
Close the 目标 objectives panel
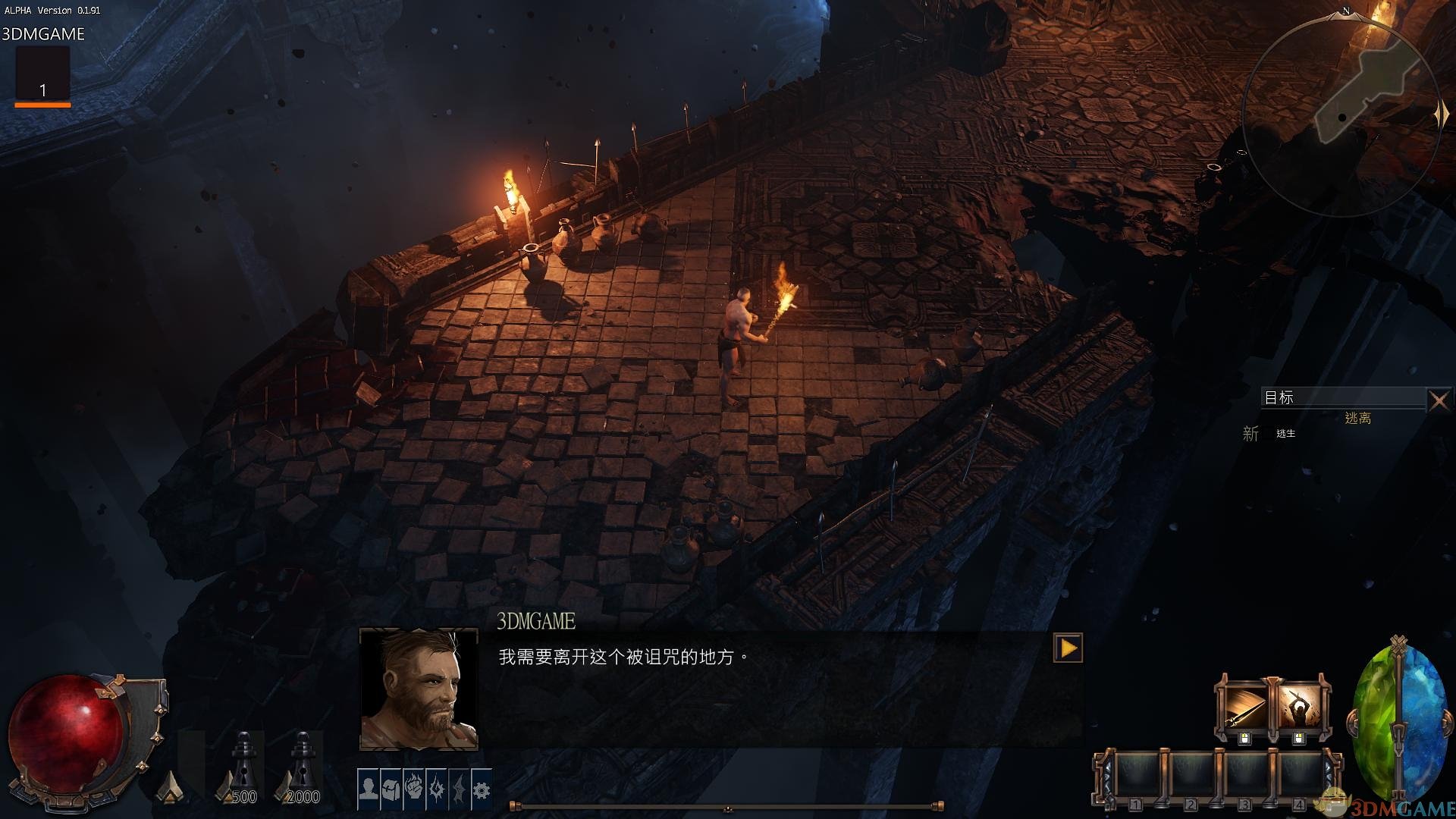1439,400
